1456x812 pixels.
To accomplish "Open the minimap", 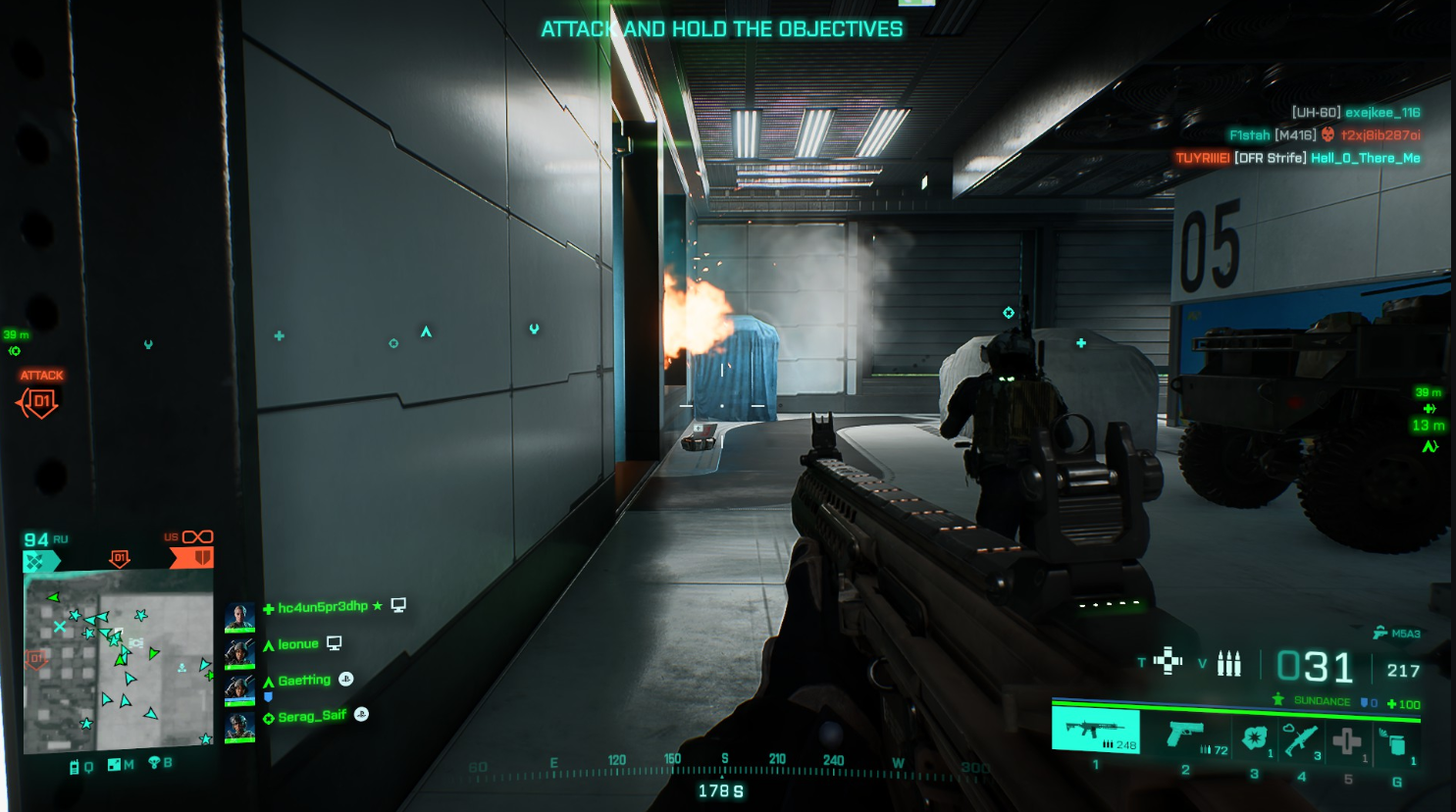I will point(118,659).
